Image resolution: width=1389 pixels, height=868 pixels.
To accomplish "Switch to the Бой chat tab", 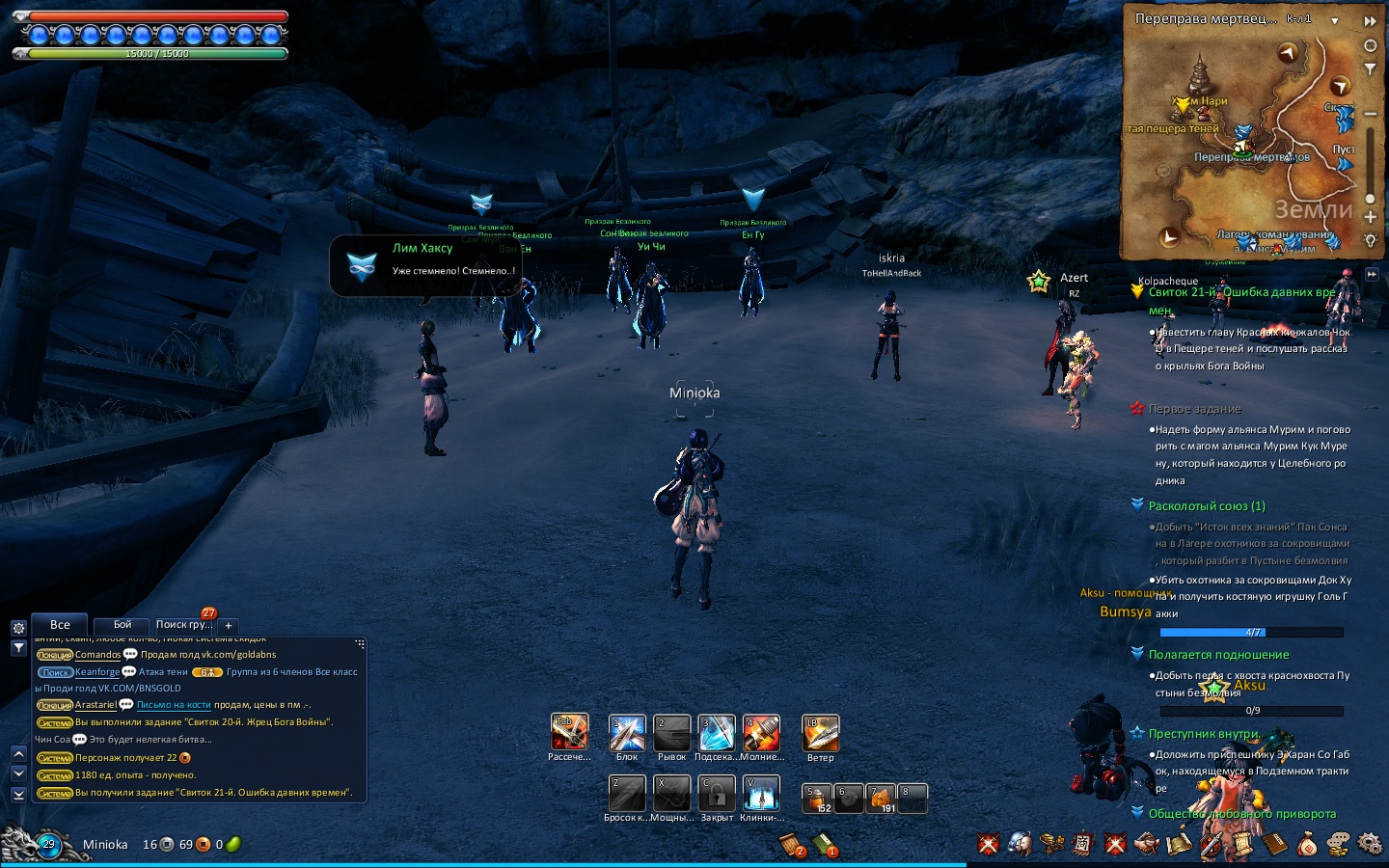I will (123, 625).
